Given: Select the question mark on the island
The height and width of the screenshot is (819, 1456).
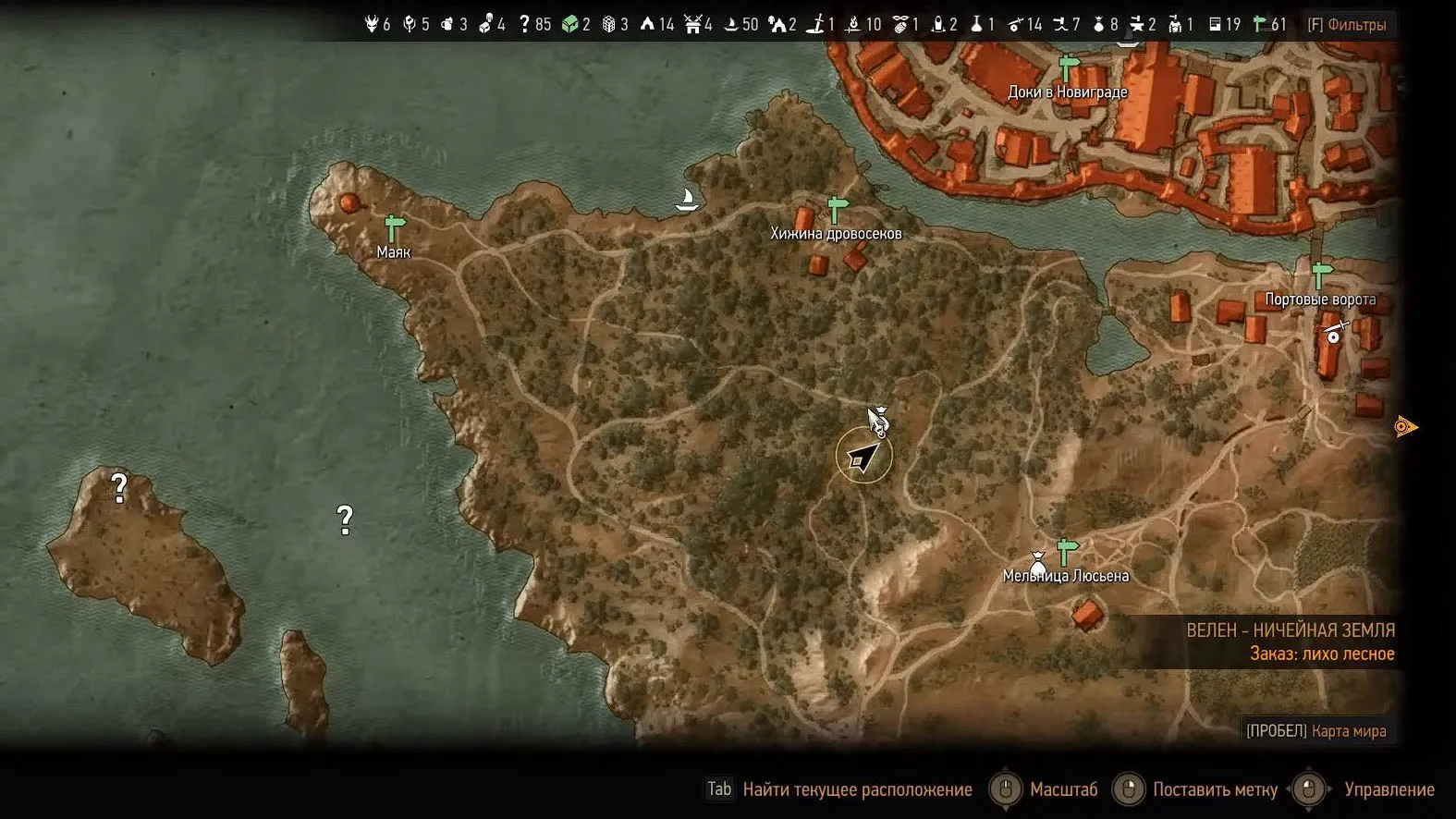Looking at the screenshot, I should coord(119,487).
